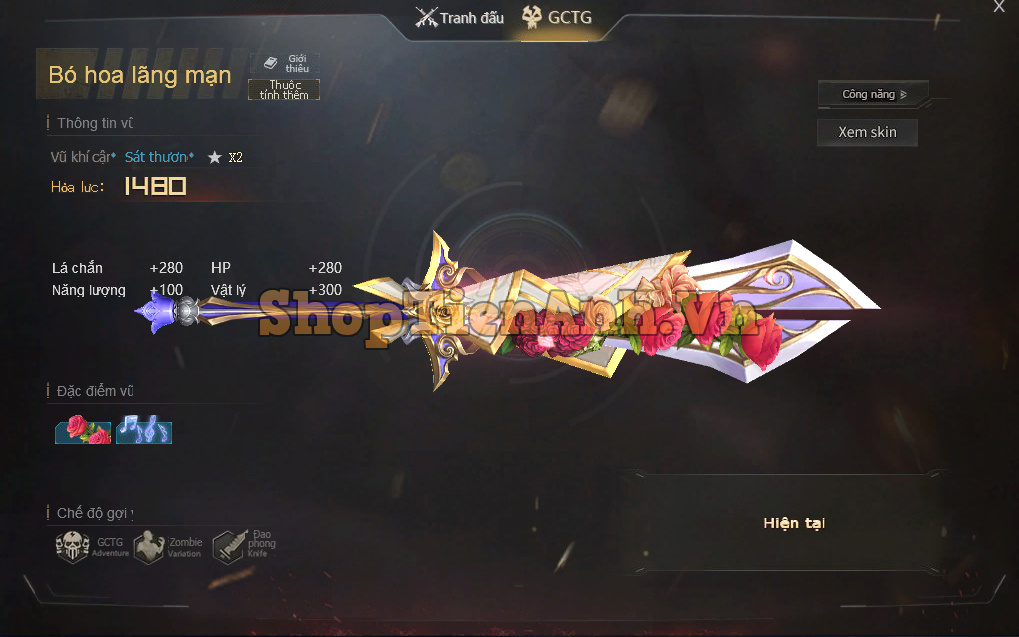Image resolution: width=1019 pixels, height=637 pixels.
Task: Close the weapon info window
Action: (x=998, y=7)
